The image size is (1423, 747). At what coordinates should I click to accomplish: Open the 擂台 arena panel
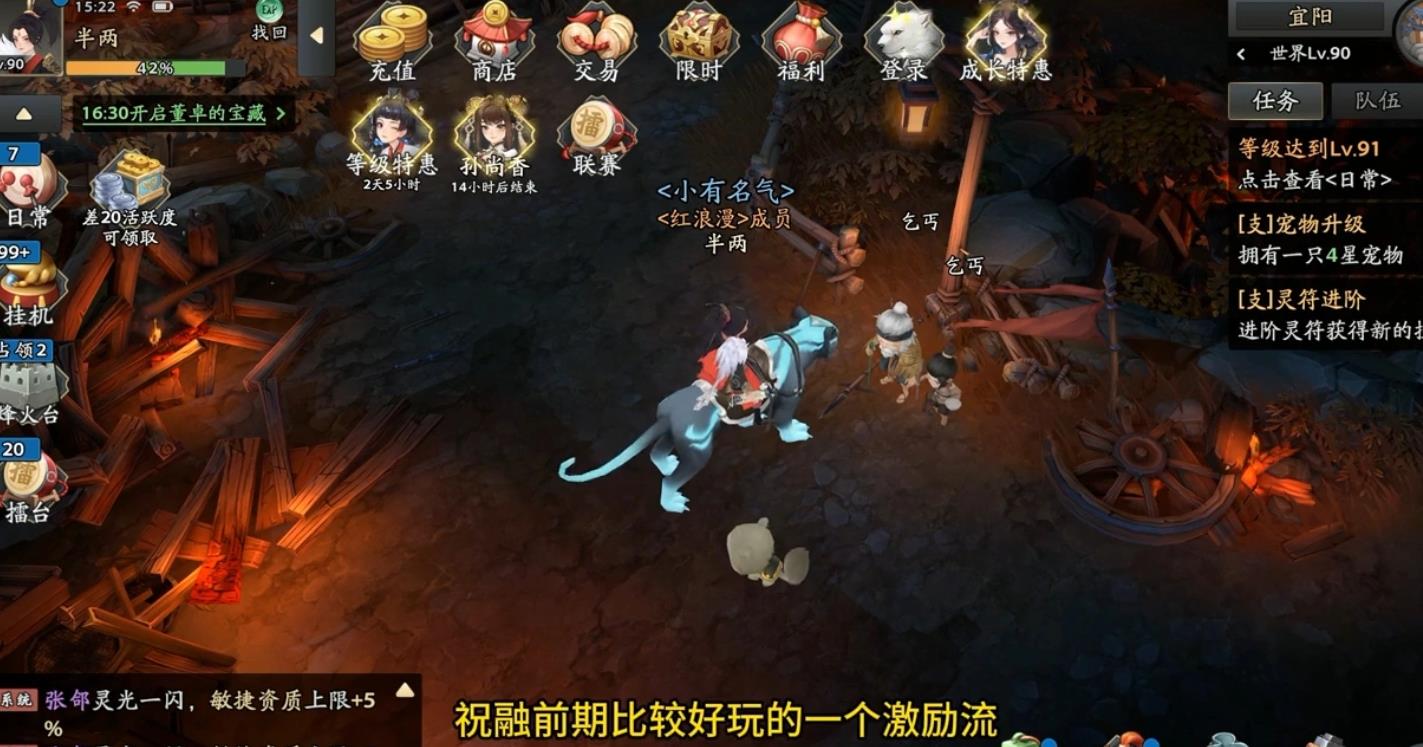pos(22,480)
